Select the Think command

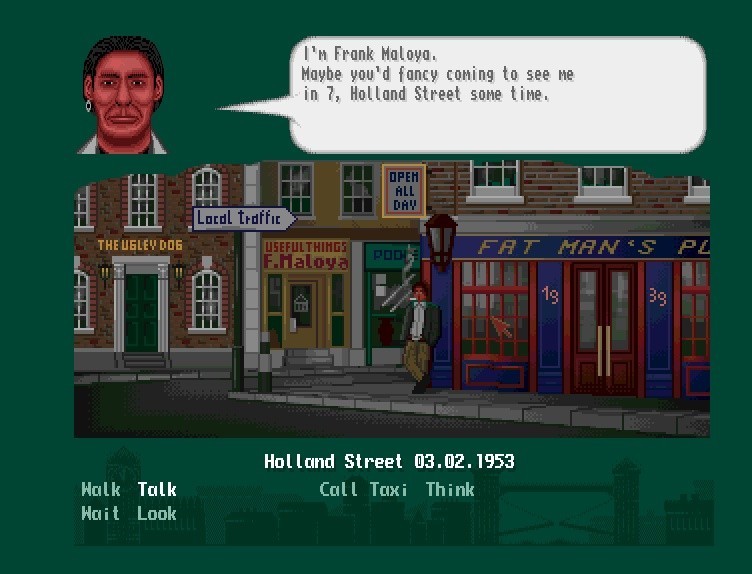coord(450,490)
